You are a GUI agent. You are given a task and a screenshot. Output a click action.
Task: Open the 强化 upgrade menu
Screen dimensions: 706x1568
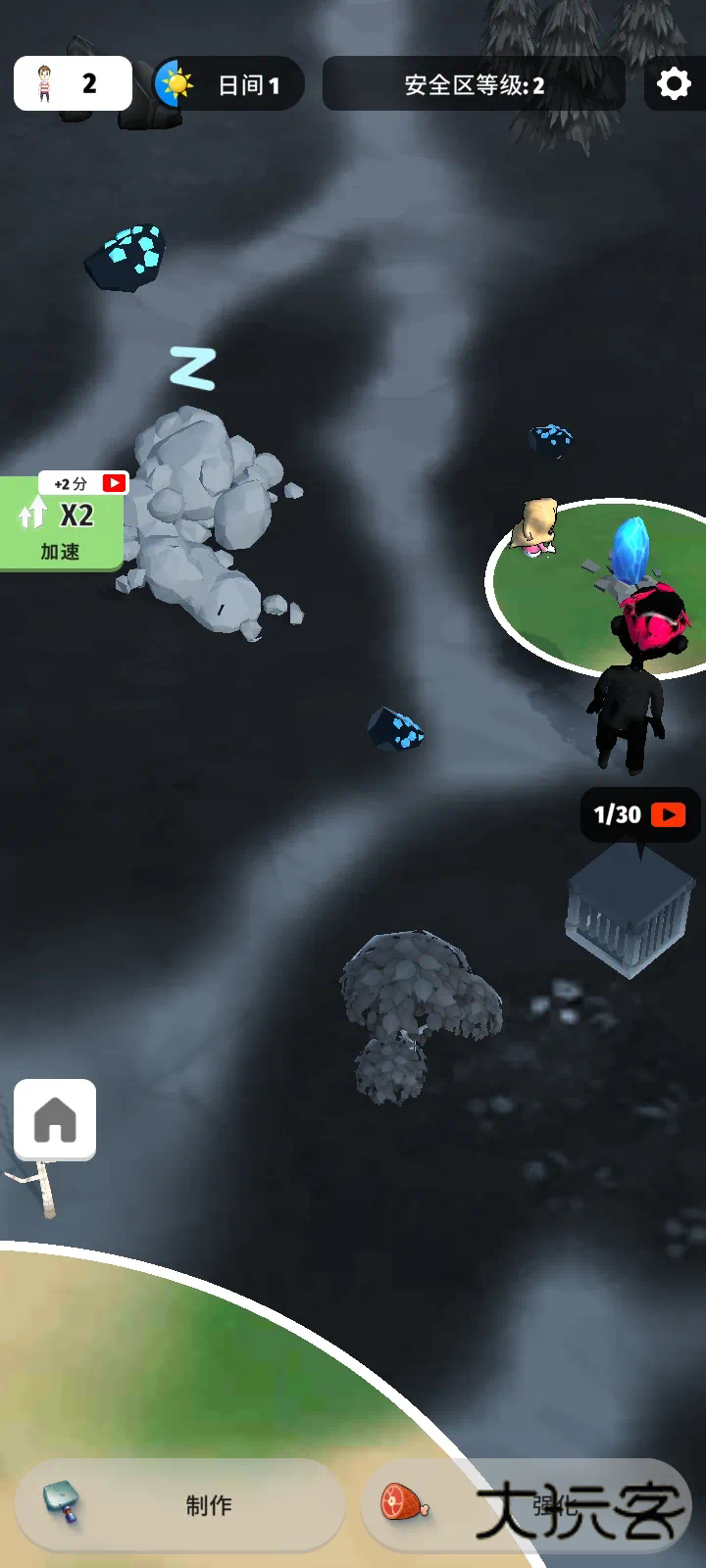click(525, 1504)
